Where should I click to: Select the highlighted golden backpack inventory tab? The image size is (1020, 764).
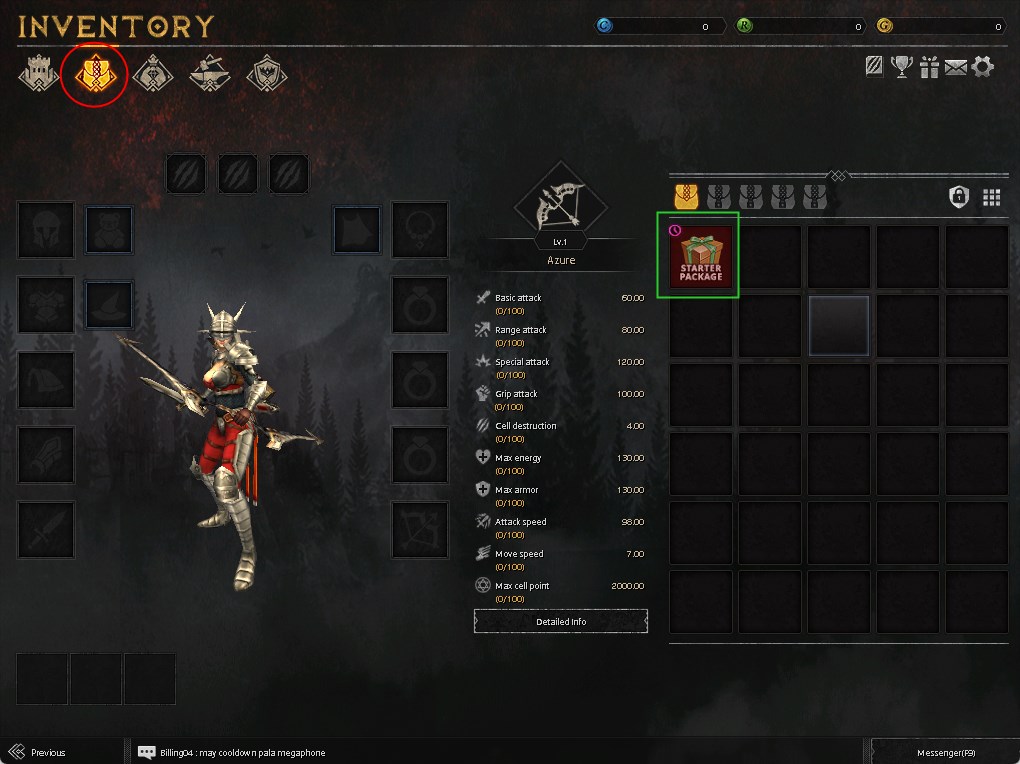tap(94, 73)
